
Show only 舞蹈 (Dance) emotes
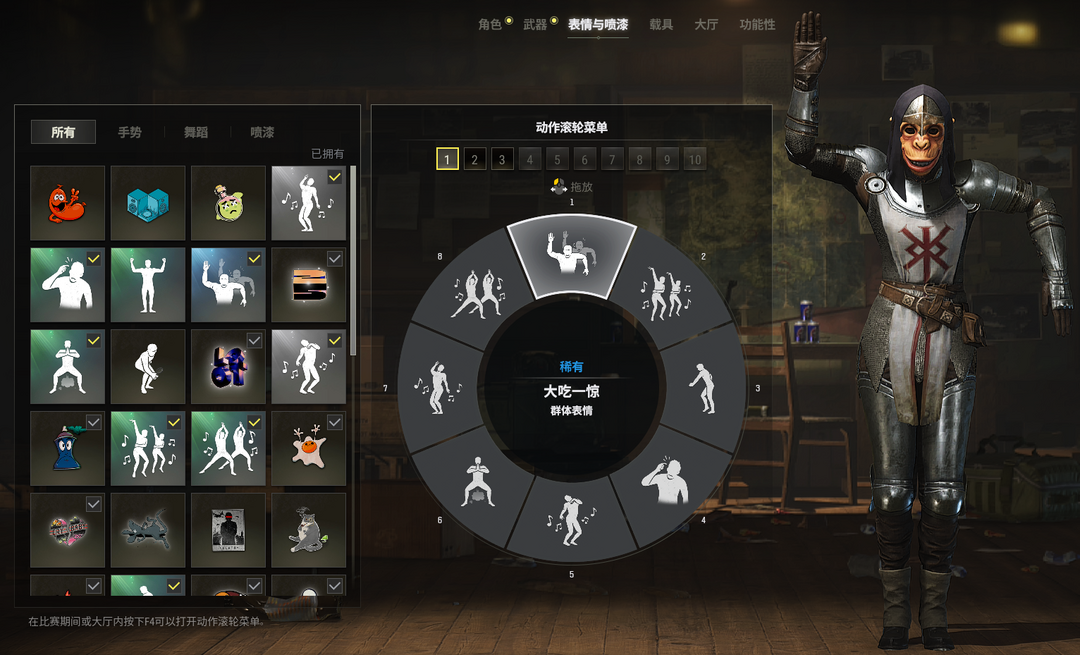click(x=196, y=132)
